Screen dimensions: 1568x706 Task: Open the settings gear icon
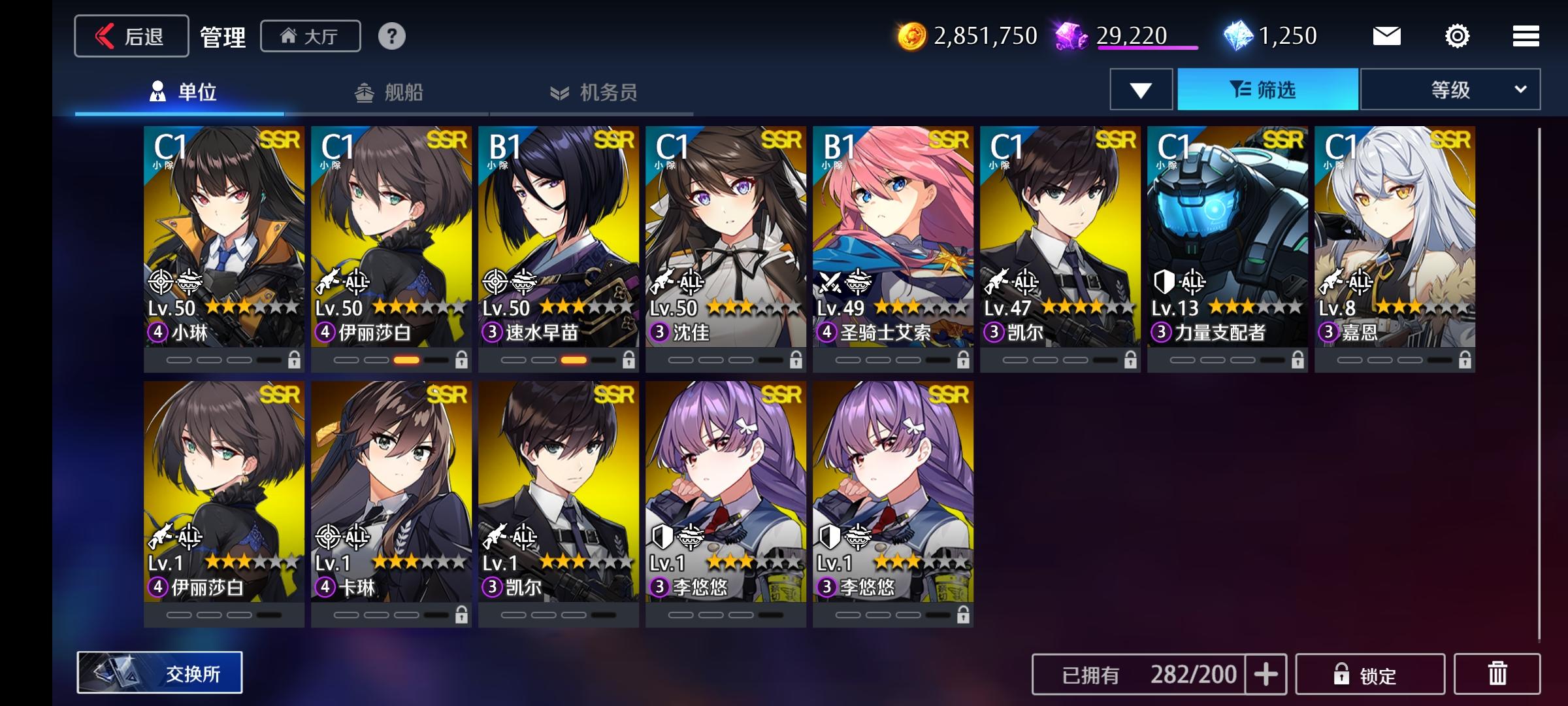click(1456, 37)
